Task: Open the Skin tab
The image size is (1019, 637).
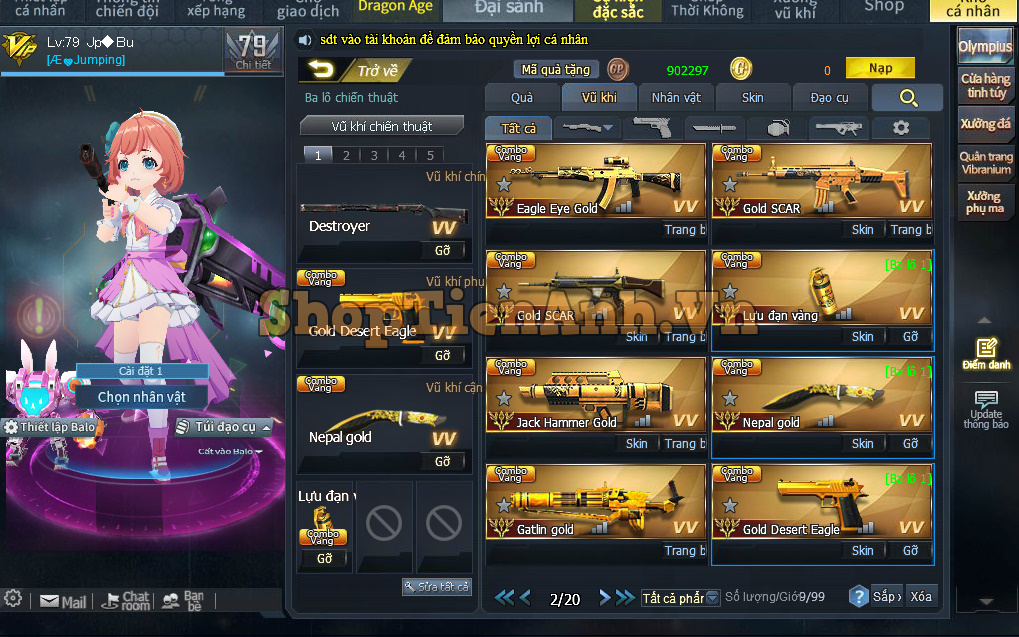Action: tap(753, 97)
